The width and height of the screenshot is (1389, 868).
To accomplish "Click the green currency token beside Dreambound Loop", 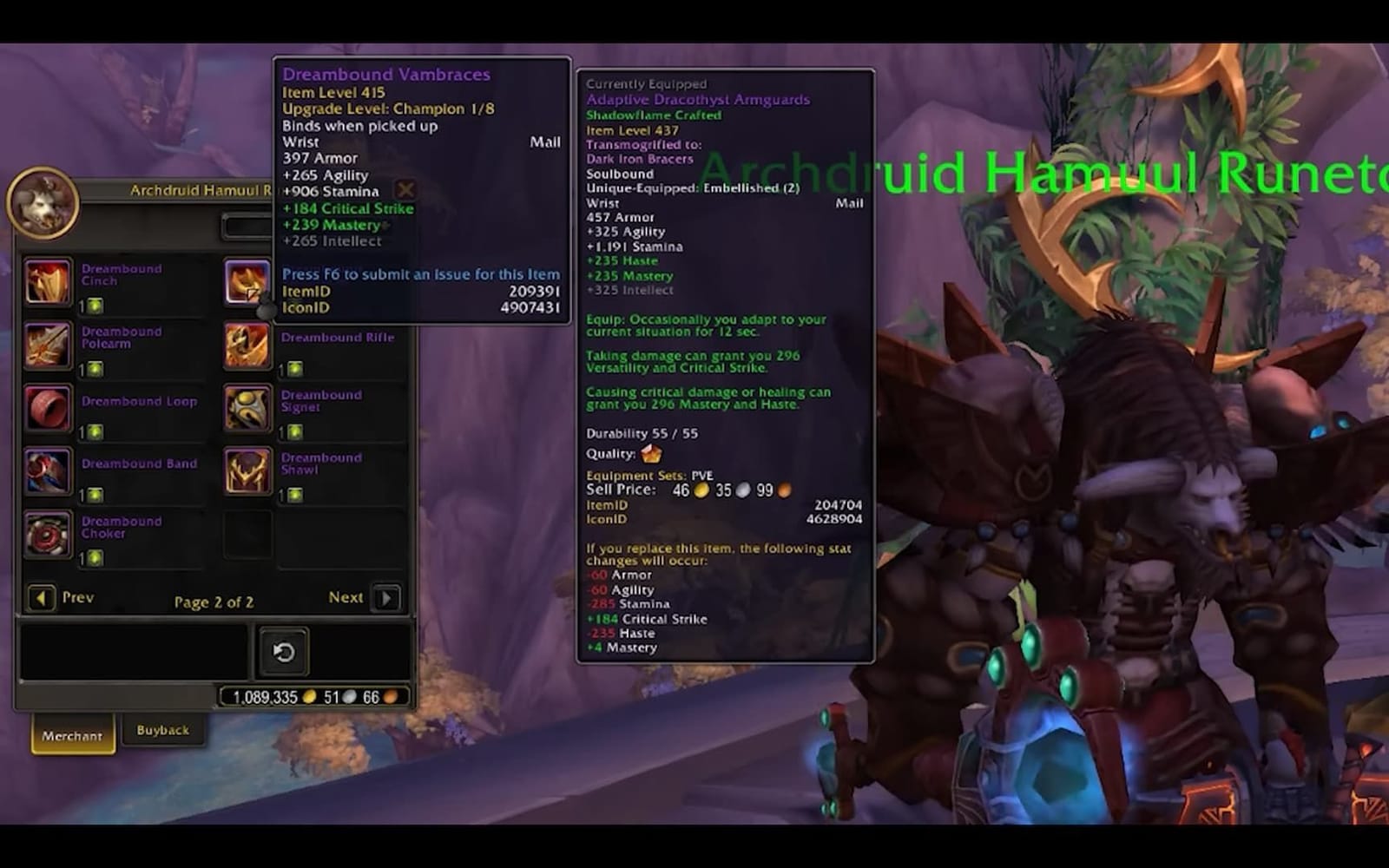I will point(95,430).
